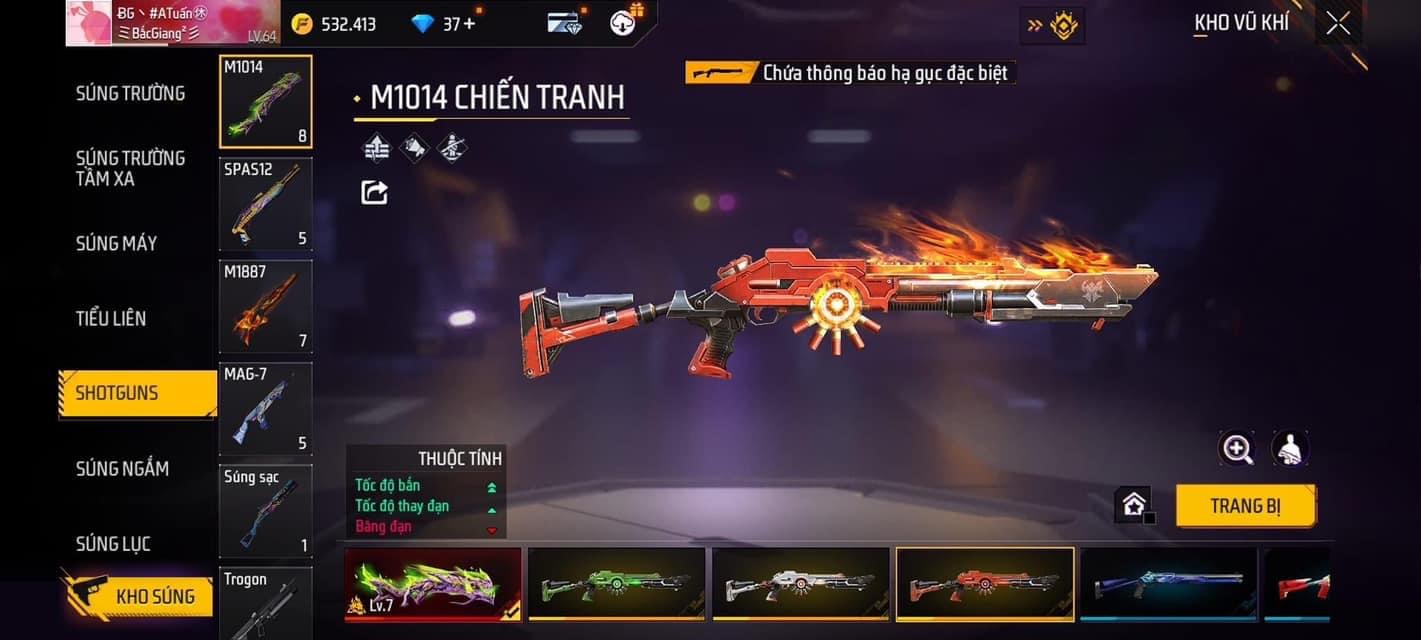Select the SÚNG TRƯỜNG category
The height and width of the screenshot is (640, 1421).
pos(130,93)
